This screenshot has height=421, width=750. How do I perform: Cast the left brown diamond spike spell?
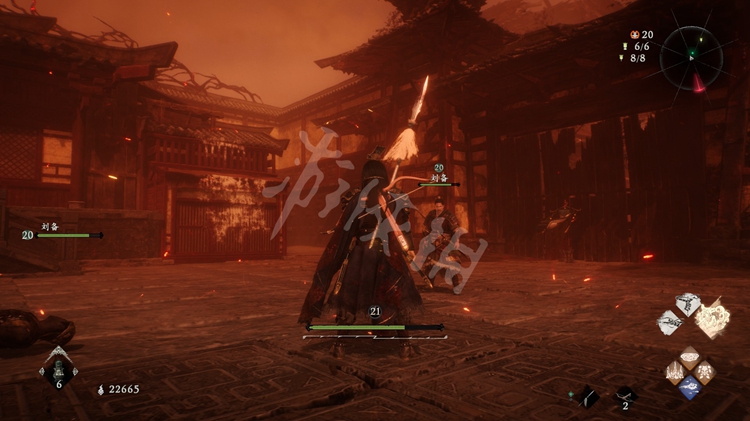point(674,372)
